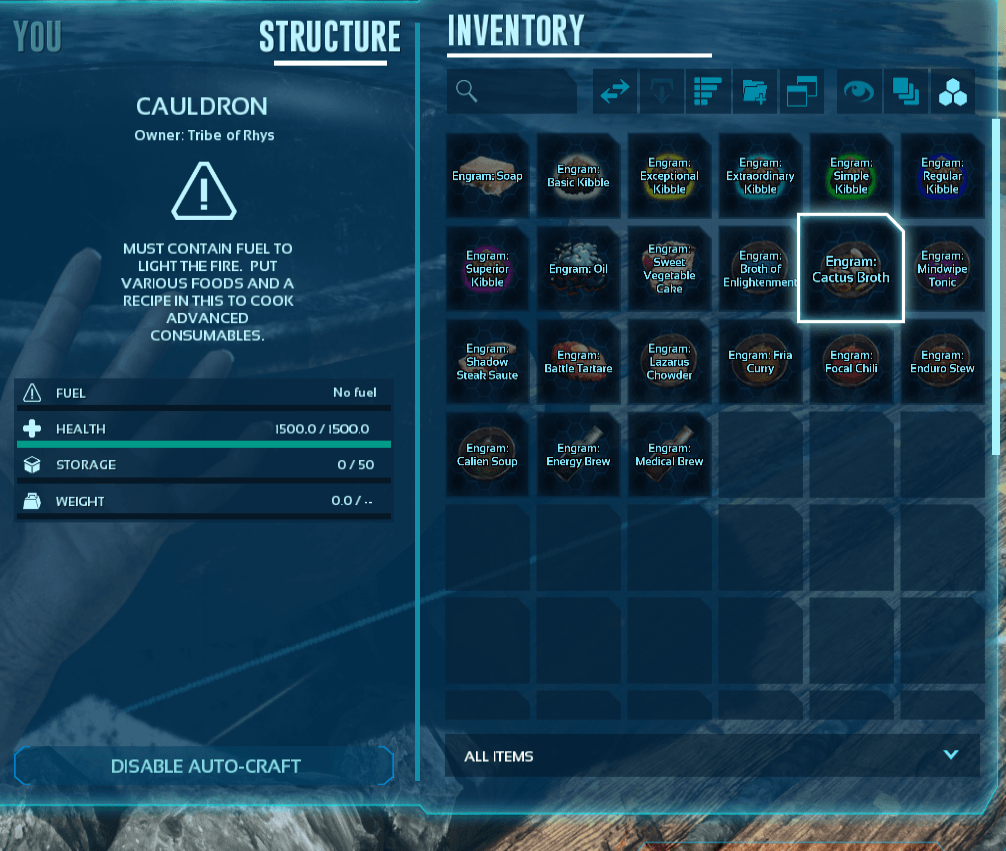
Task: Select the Mindwipe Tonic engram
Action: click(942, 268)
